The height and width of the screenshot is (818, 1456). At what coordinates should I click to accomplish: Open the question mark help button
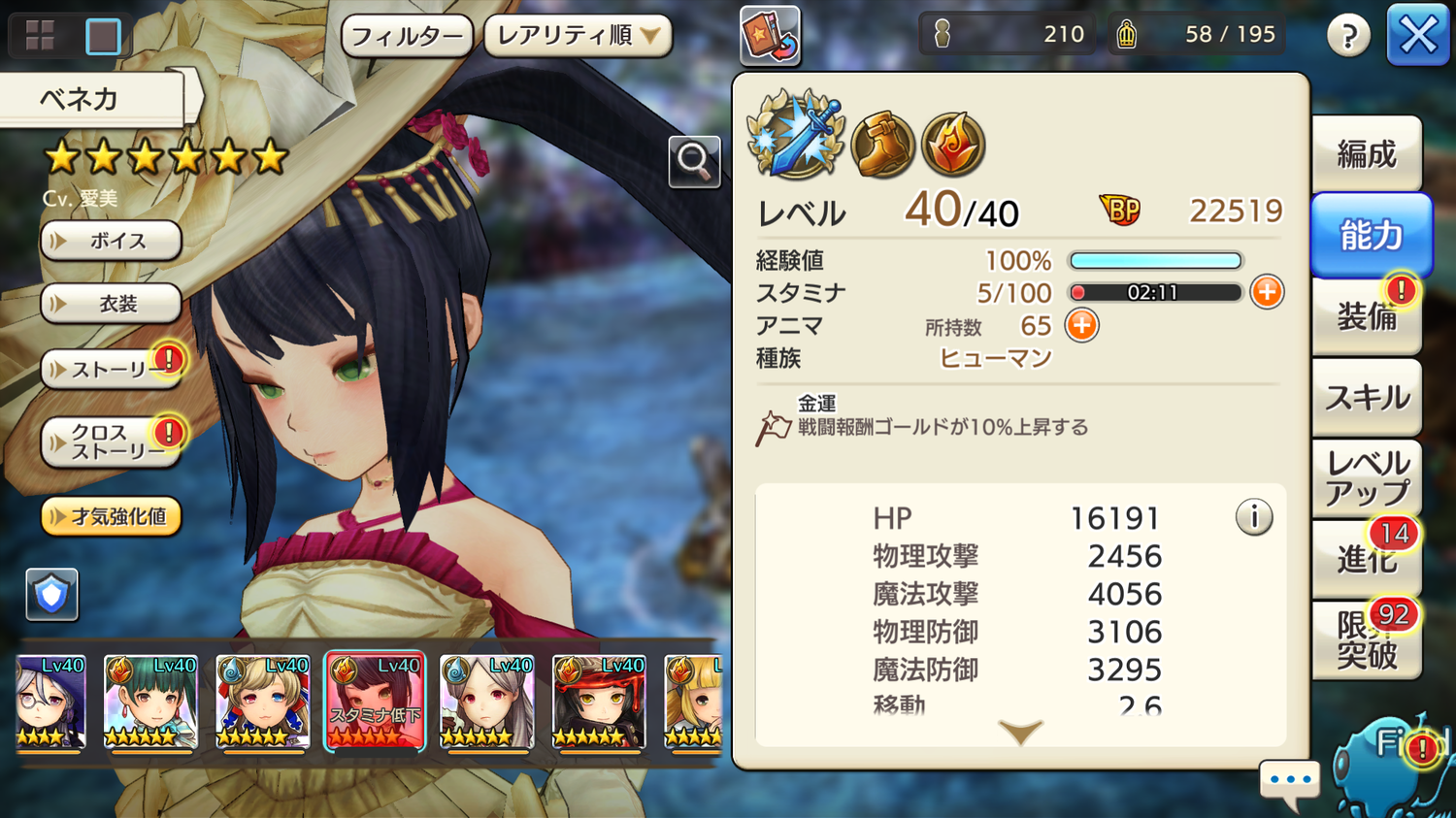click(1348, 37)
